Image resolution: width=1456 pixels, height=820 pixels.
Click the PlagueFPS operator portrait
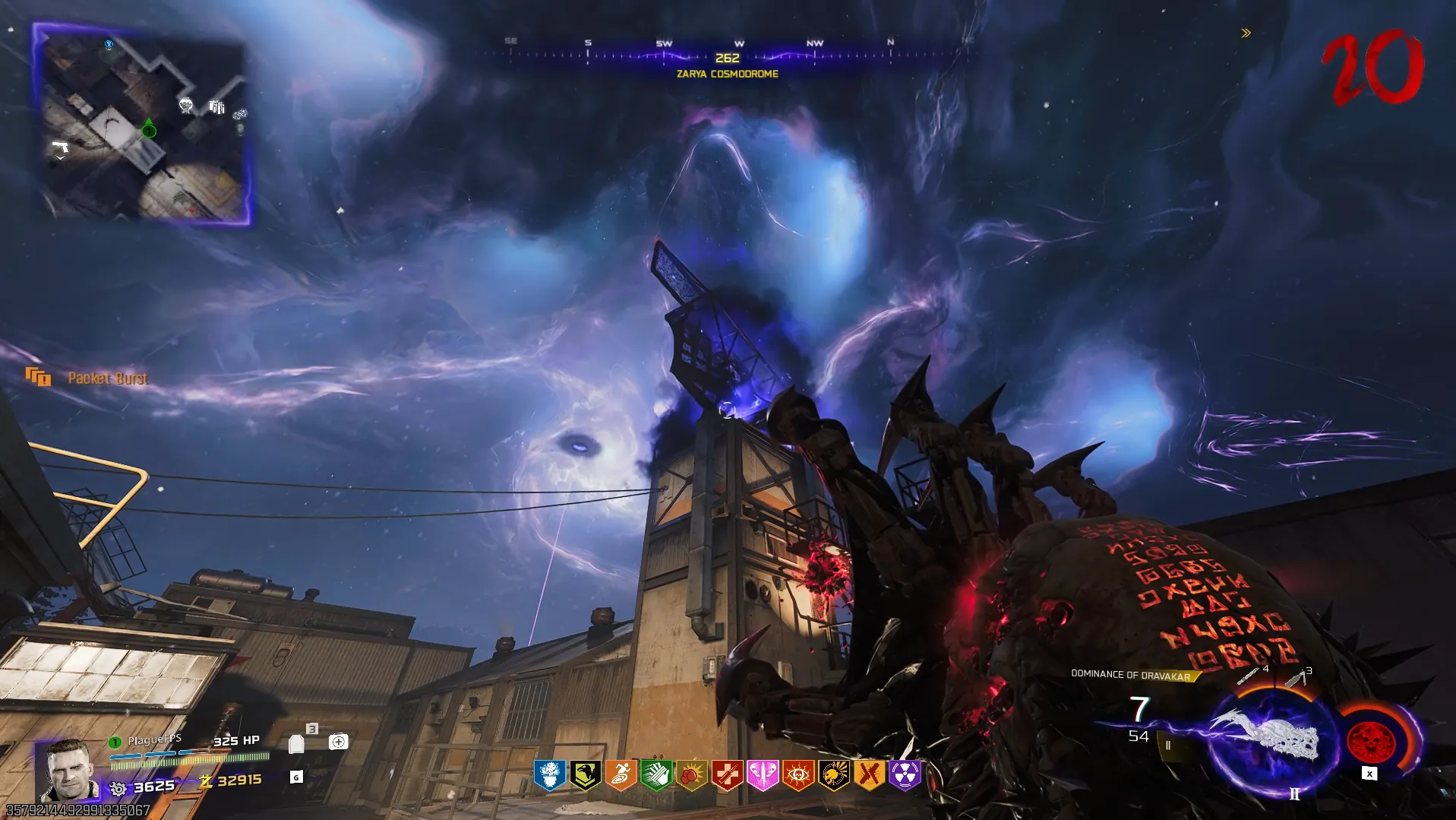(70, 770)
